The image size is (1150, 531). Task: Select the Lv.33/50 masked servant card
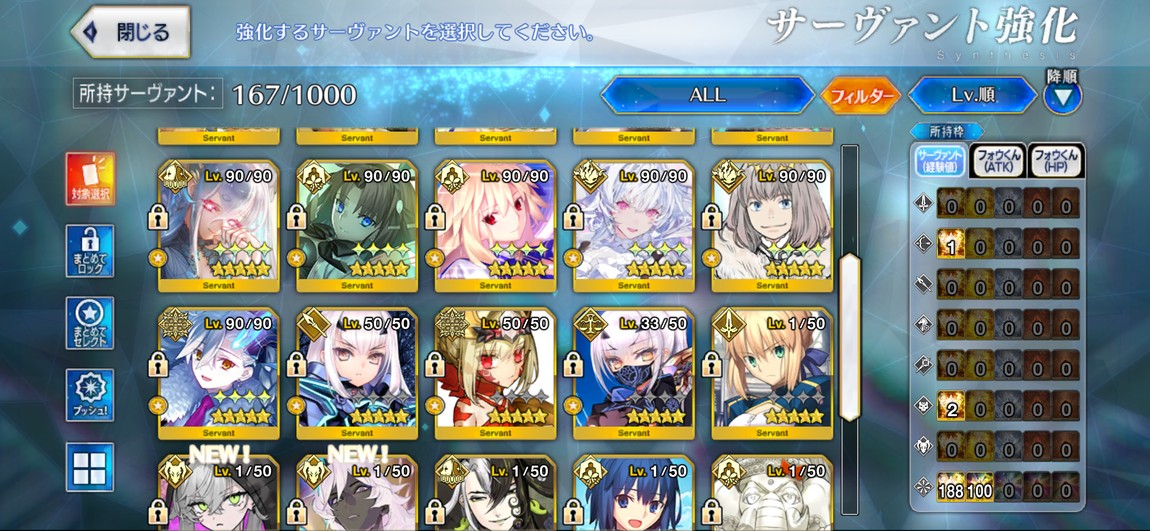[x=633, y=372]
